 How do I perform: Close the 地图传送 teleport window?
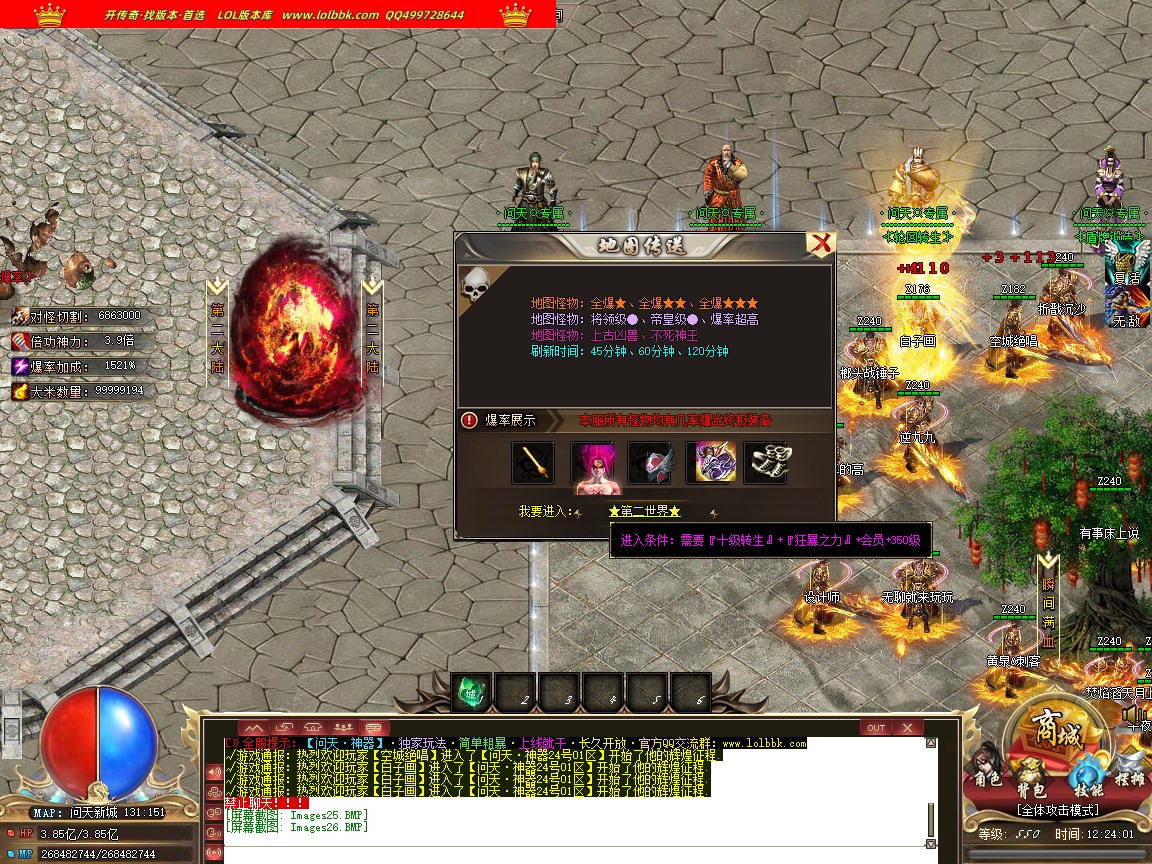pyautogui.click(x=820, y=244)
